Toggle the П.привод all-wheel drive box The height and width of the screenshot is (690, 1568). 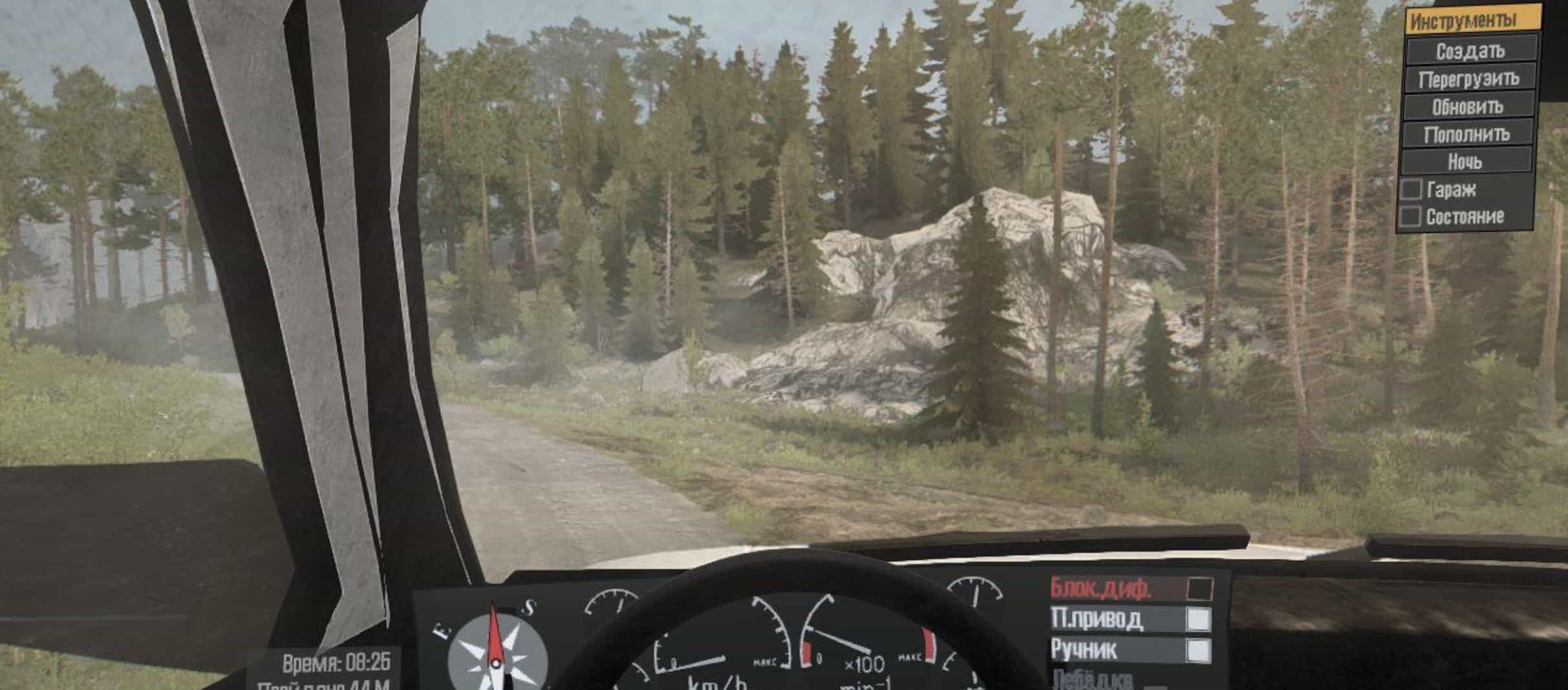(1198, 620)
